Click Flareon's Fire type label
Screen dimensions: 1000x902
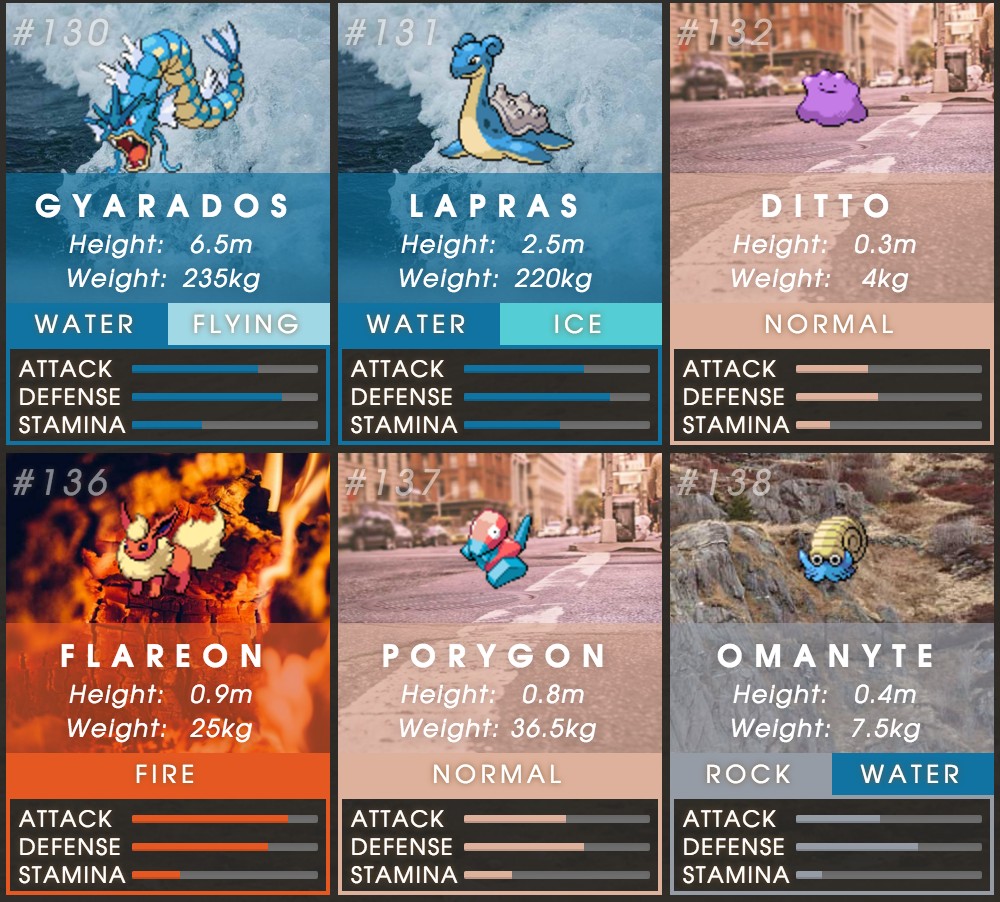tap(167, 774)
